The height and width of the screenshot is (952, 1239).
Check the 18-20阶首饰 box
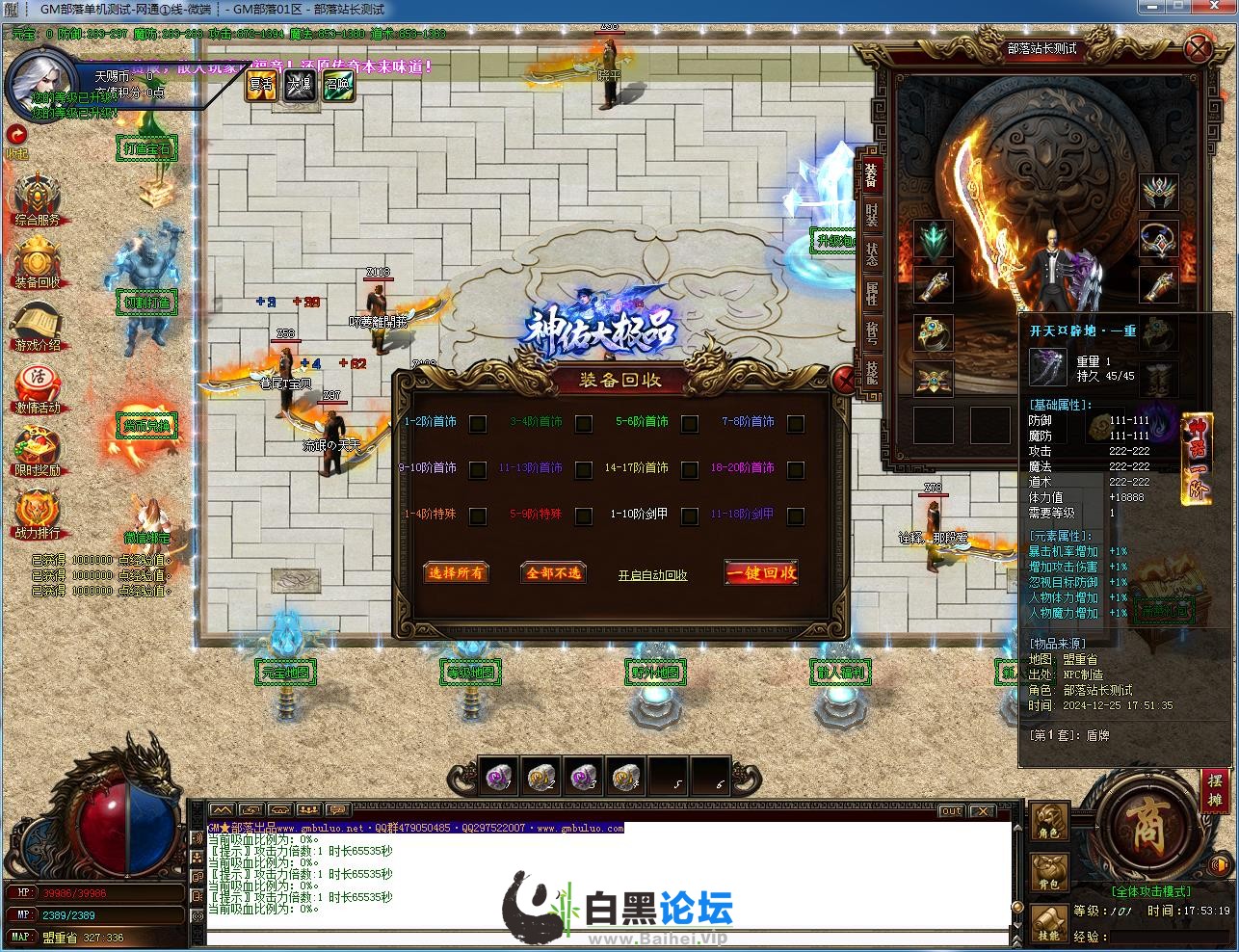click(x=795, y=469)
